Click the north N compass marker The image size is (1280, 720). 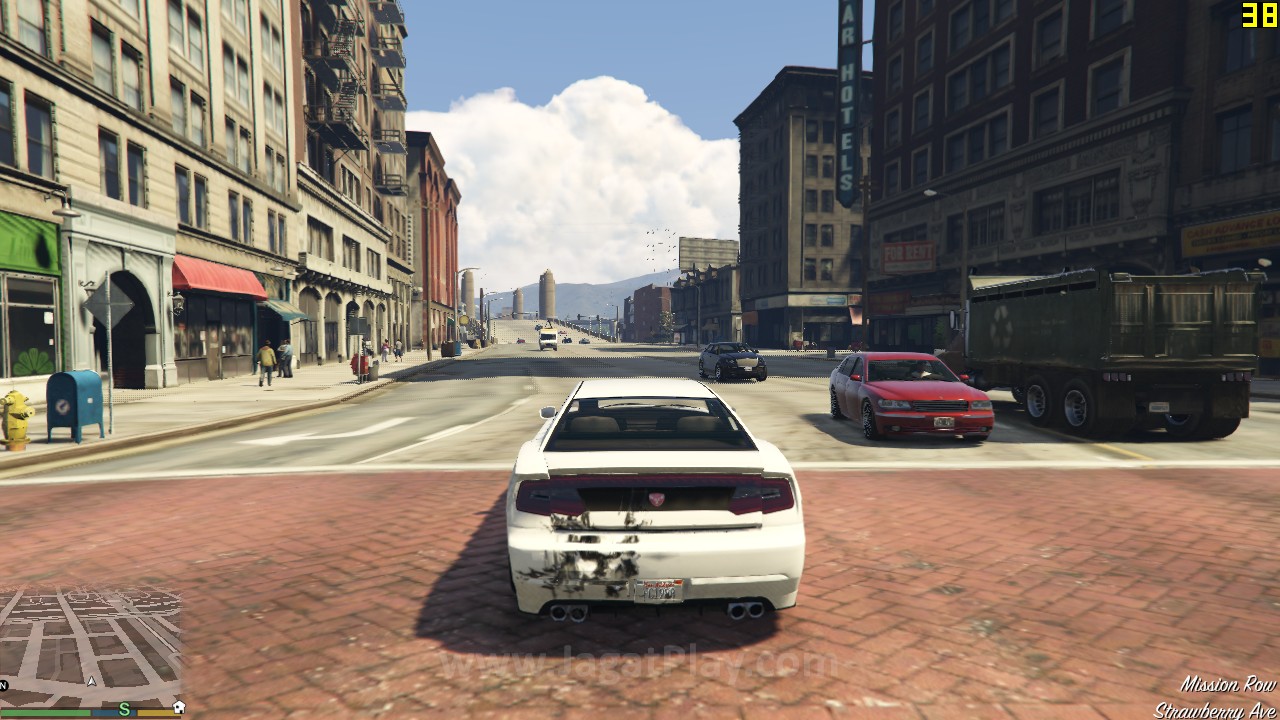(x=4, y=685)
